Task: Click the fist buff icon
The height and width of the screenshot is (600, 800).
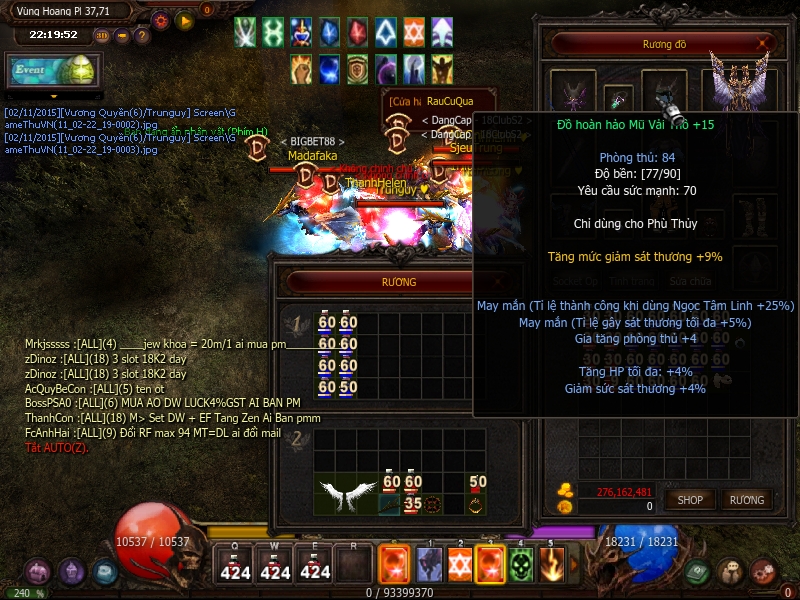Action: pyautogui.click(x=302, y=68)
